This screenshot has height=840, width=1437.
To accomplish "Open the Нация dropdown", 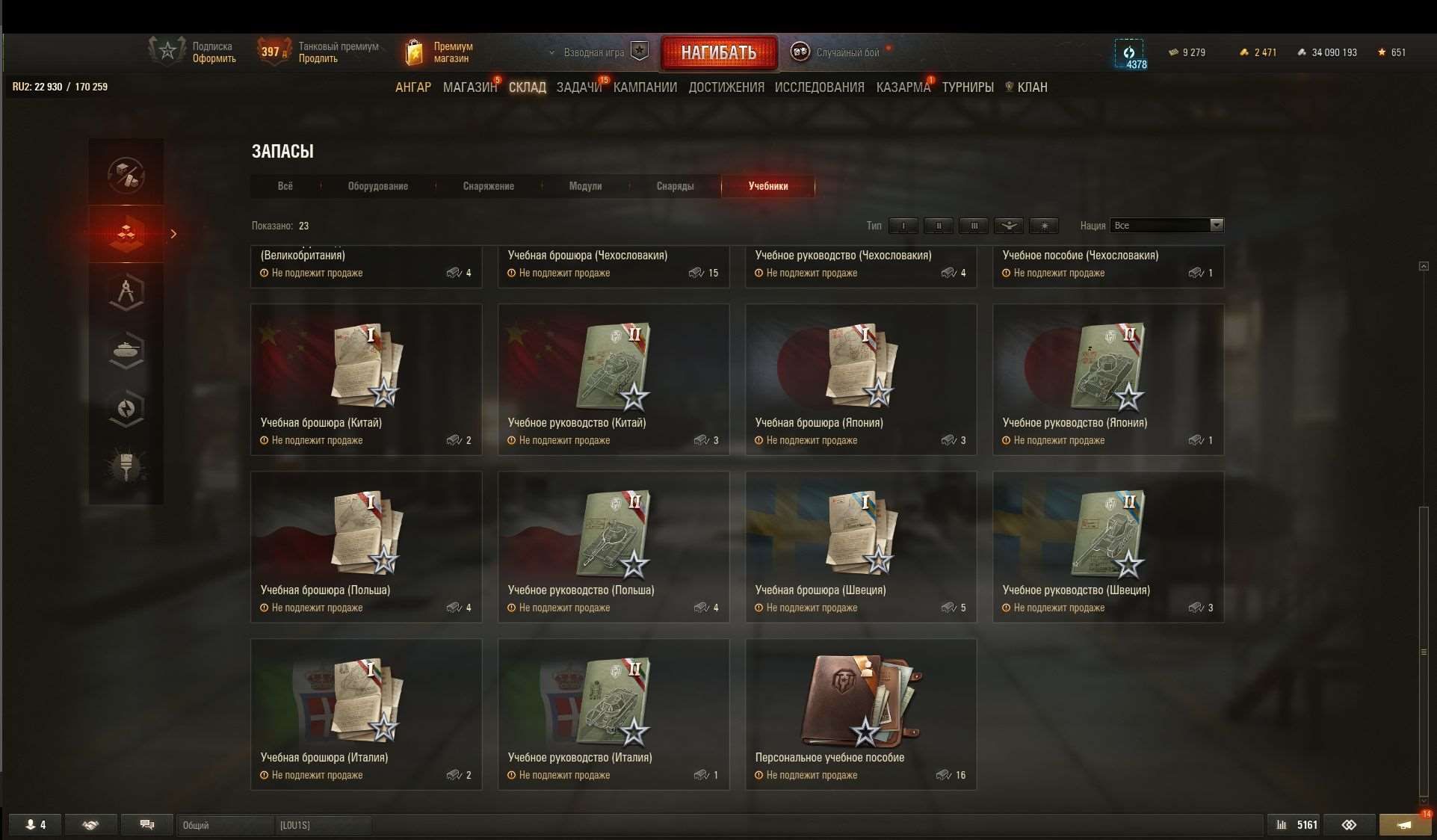I will tap(1217, 225).
